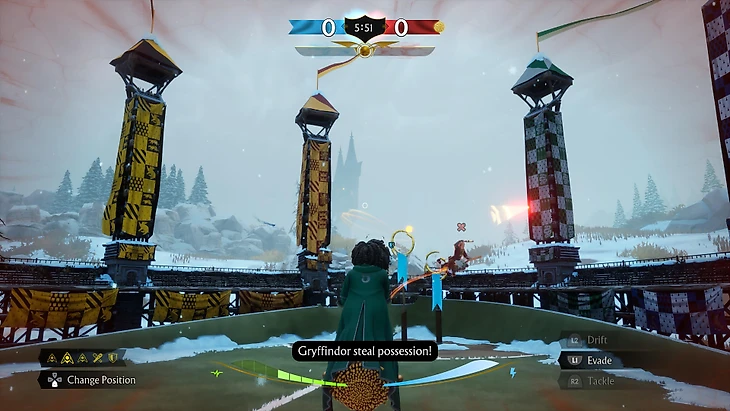Viewport: 730px width, 411px height.
Task: Choose the shield Keeper position icon
Action: [112, 357]
